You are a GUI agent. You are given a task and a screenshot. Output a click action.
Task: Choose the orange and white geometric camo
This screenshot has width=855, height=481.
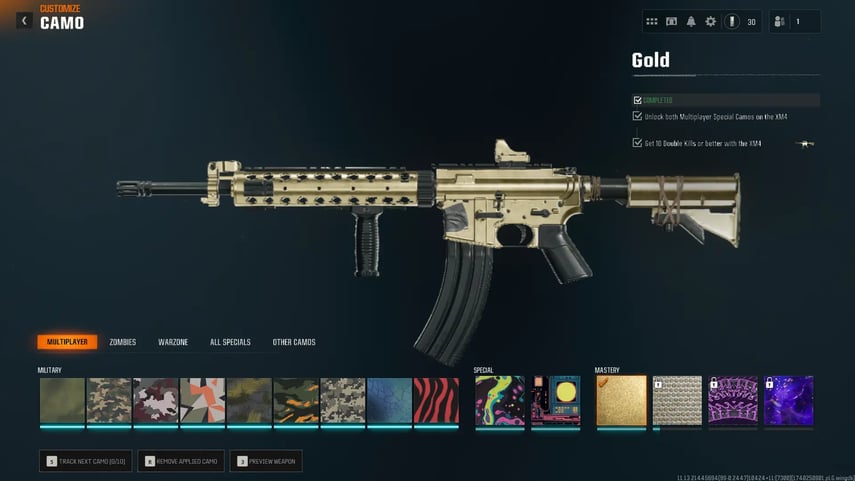point(203,400)
